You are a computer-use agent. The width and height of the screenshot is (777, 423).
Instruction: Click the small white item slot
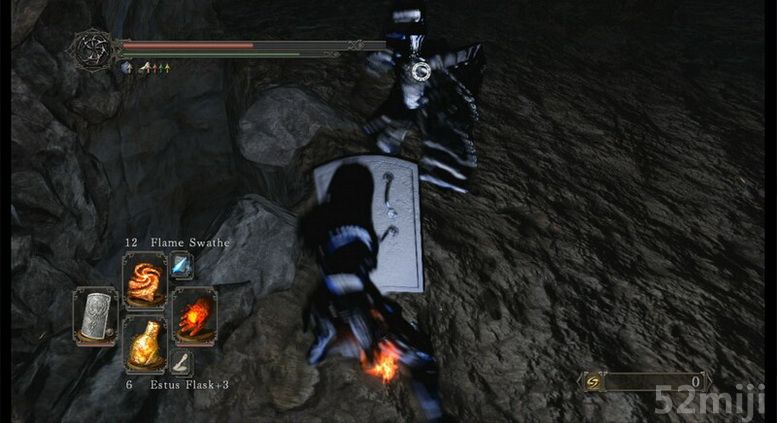click(x=181, y=361)
